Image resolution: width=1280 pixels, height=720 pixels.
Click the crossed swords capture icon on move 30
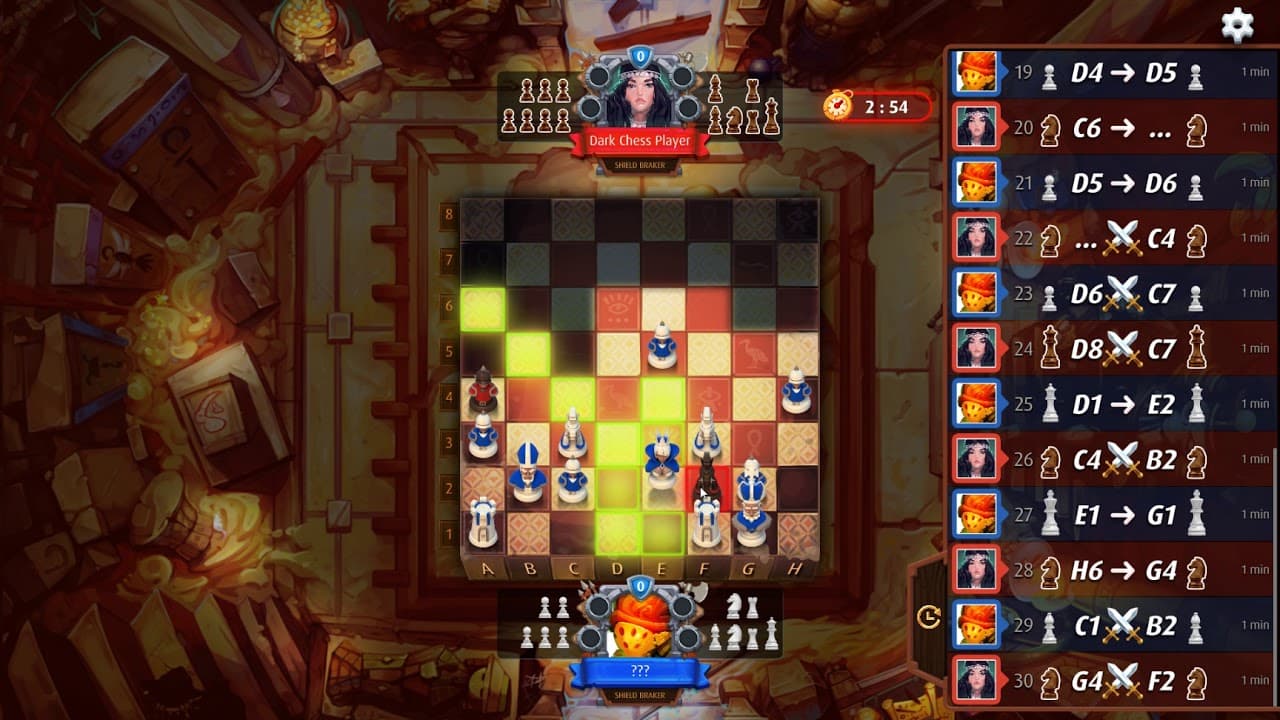1125,678
